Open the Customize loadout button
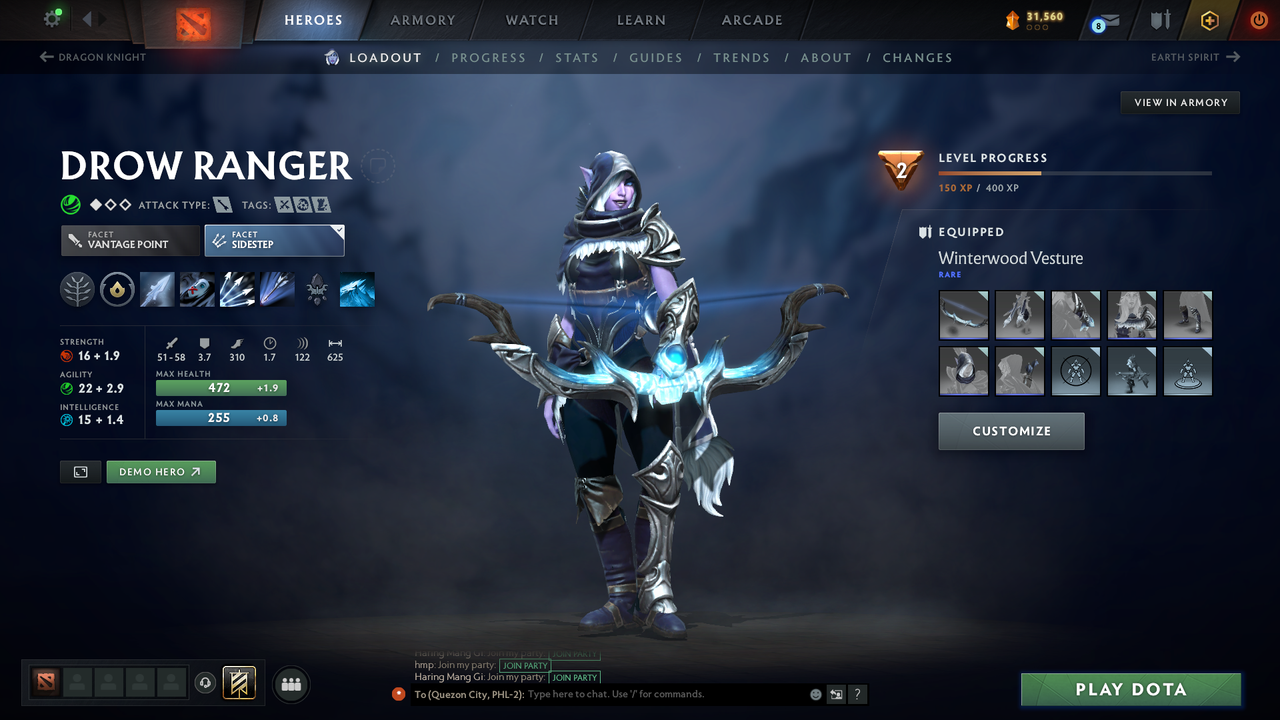 [x=1011, y=431]
